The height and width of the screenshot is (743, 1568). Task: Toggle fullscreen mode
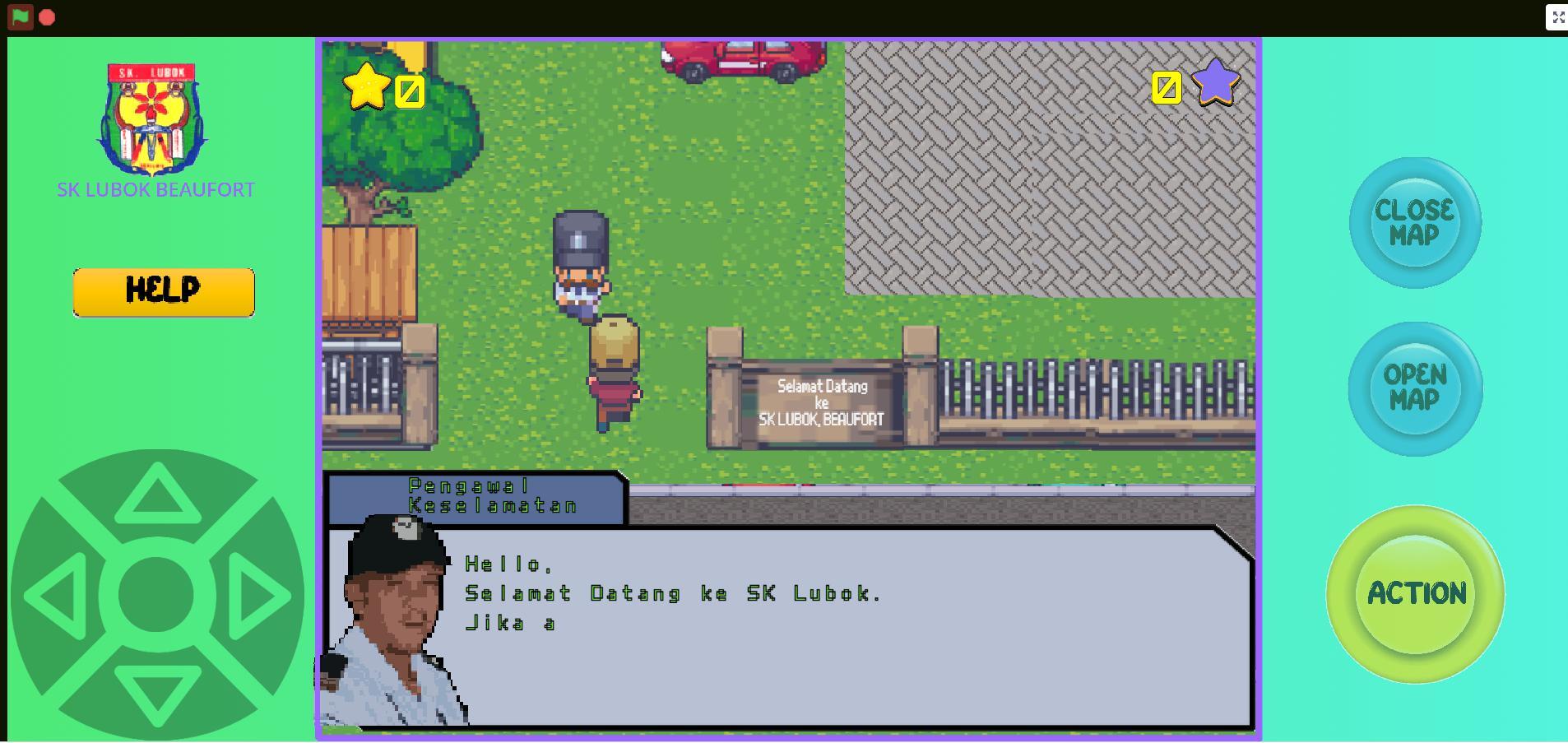1559,16
